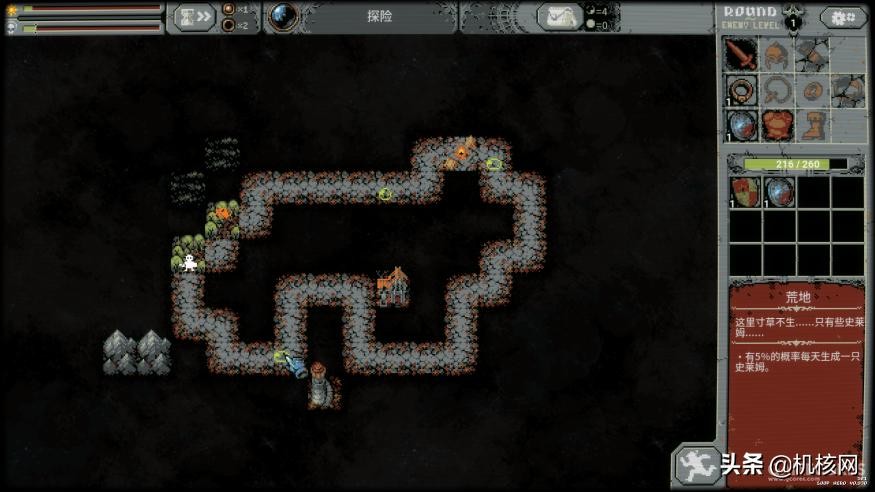Open the deck of cards button
Viewport: 875px width, 492px height.
point(561,16)
